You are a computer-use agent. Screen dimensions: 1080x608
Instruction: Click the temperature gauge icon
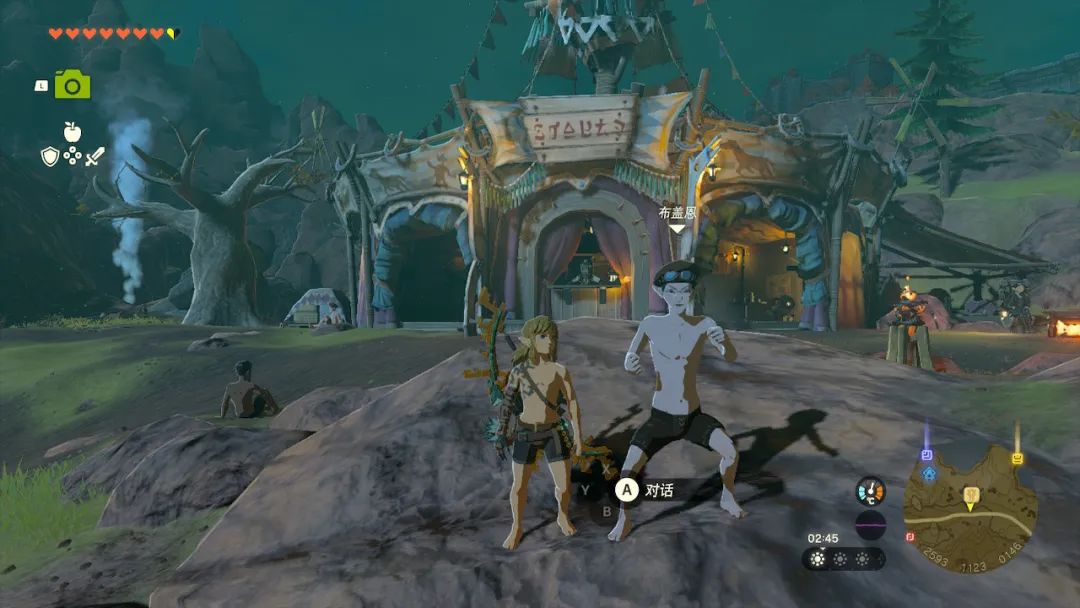pyautogui.click(x=870, y=490)
